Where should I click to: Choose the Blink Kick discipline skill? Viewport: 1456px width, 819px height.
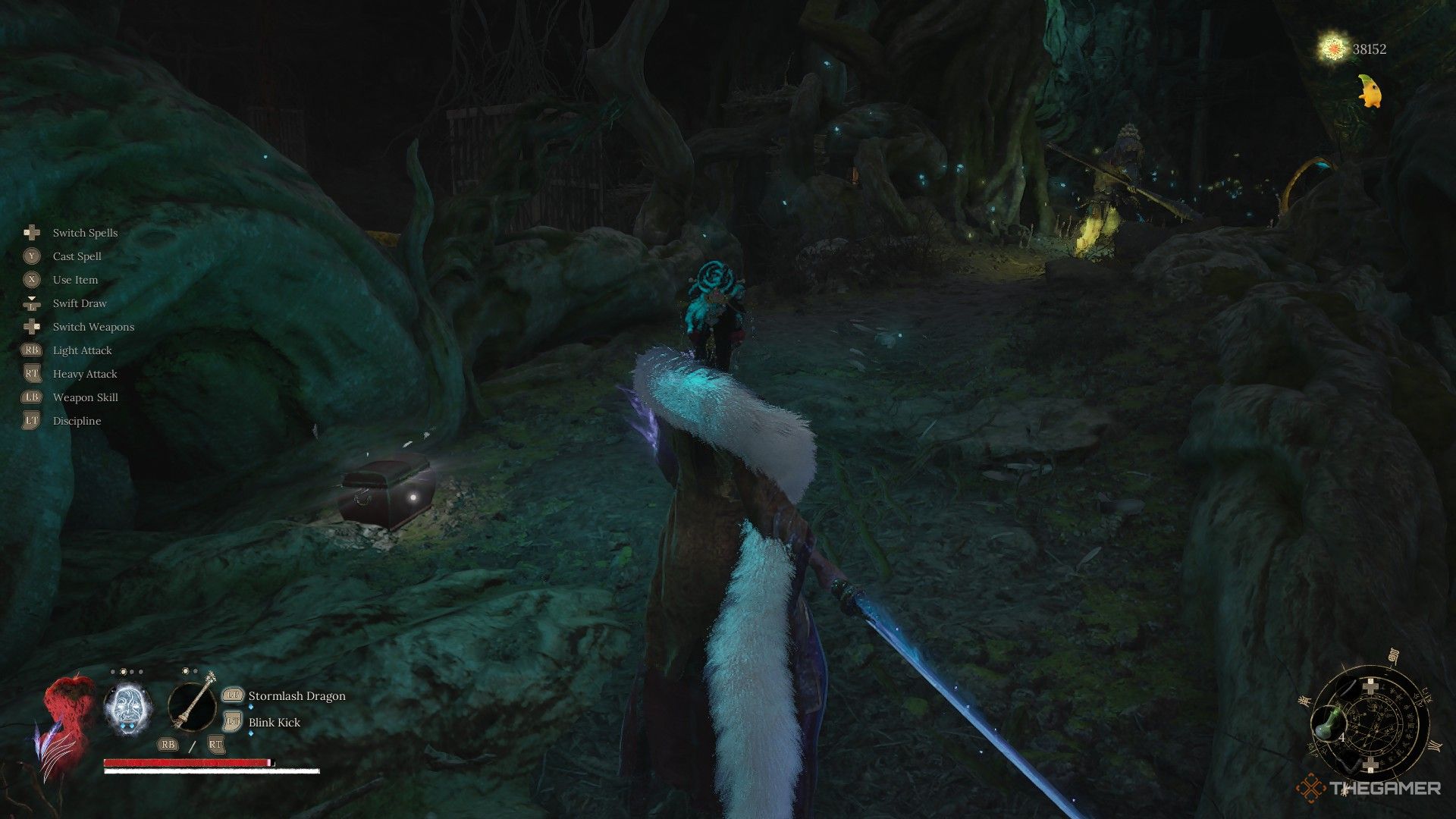click(274, 722)
